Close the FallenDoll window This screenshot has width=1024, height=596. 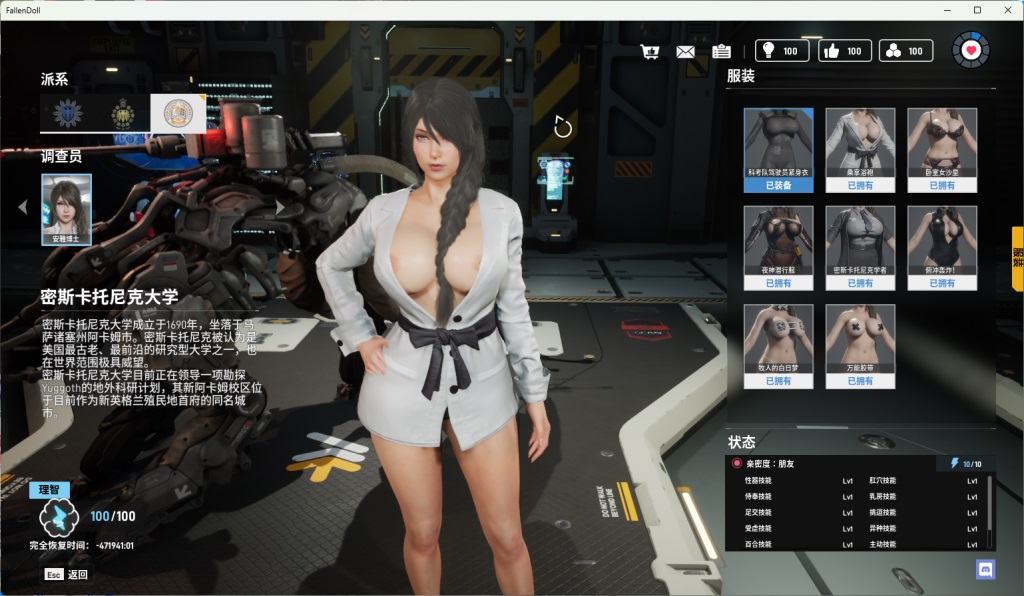[1005, 10]
